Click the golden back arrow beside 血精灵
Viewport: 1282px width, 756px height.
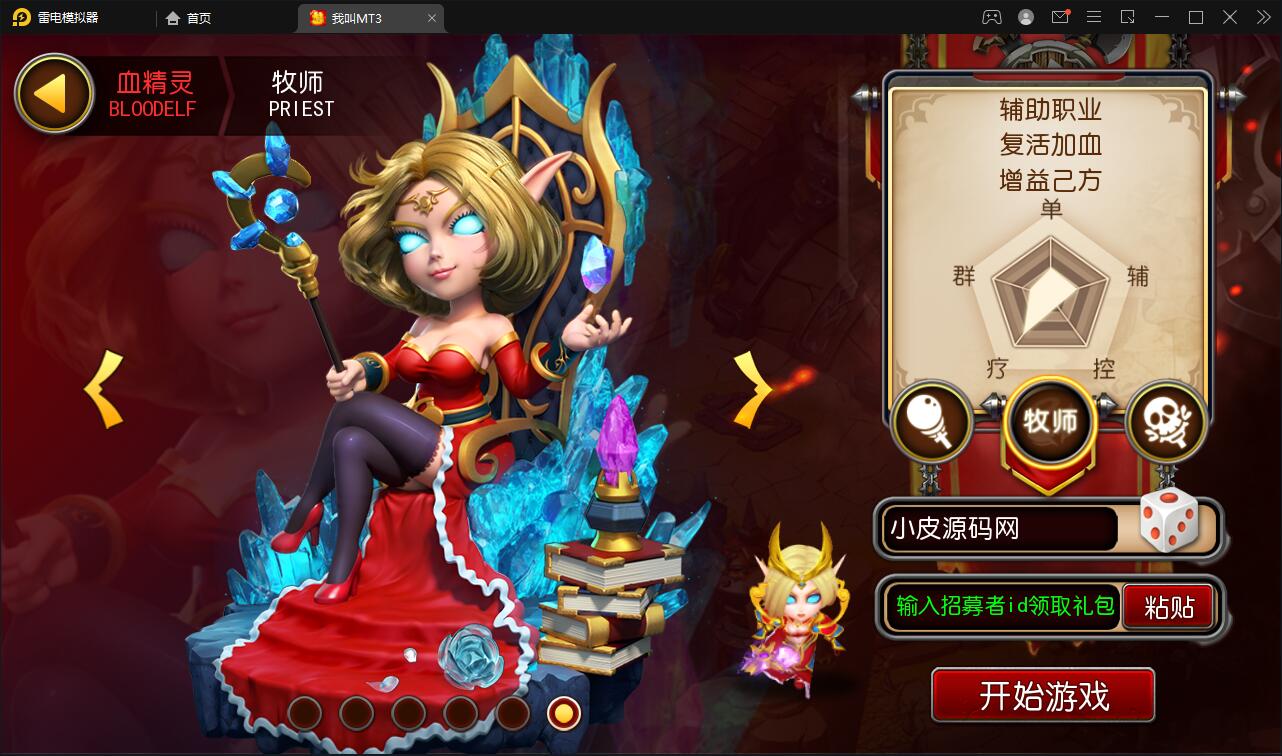52,93
